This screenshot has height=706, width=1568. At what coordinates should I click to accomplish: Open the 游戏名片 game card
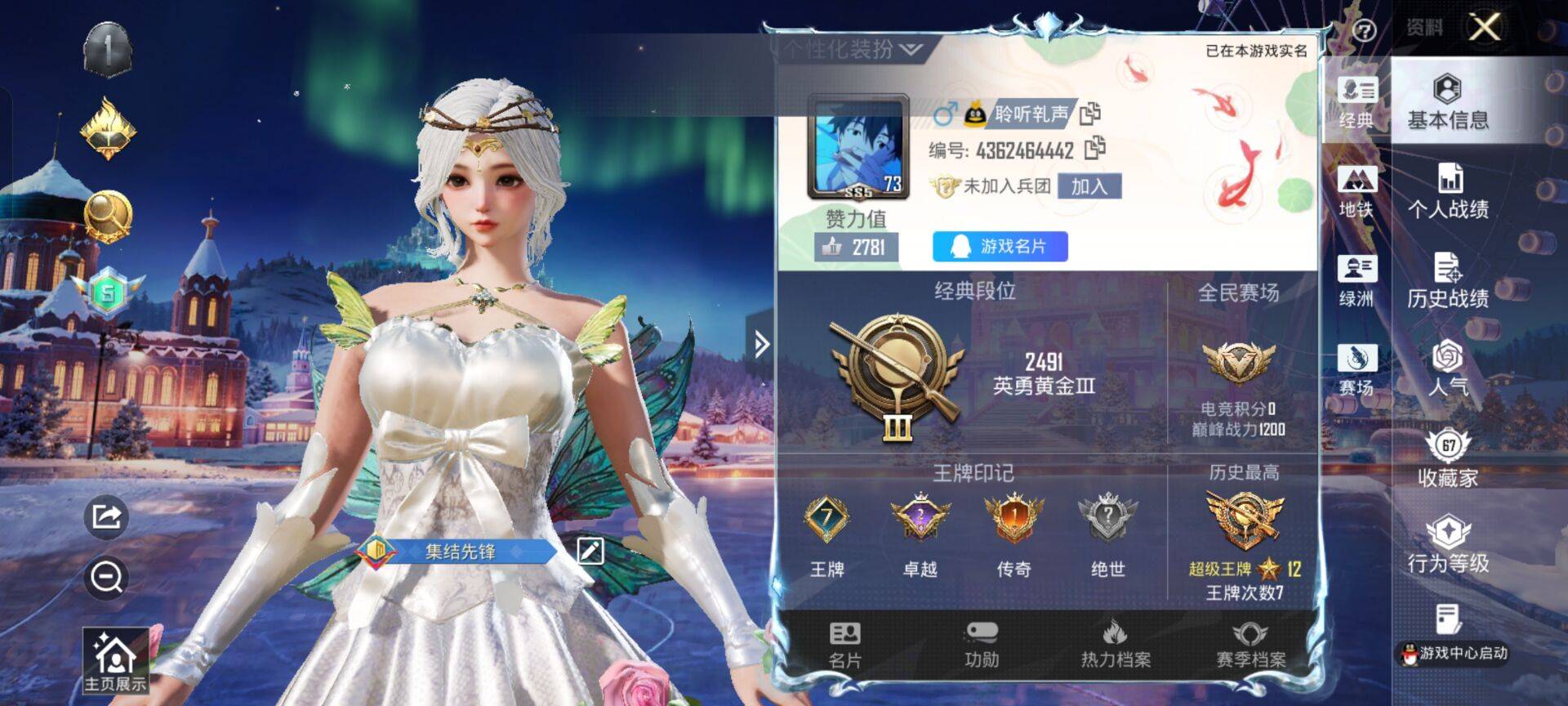coord(1000,246)
